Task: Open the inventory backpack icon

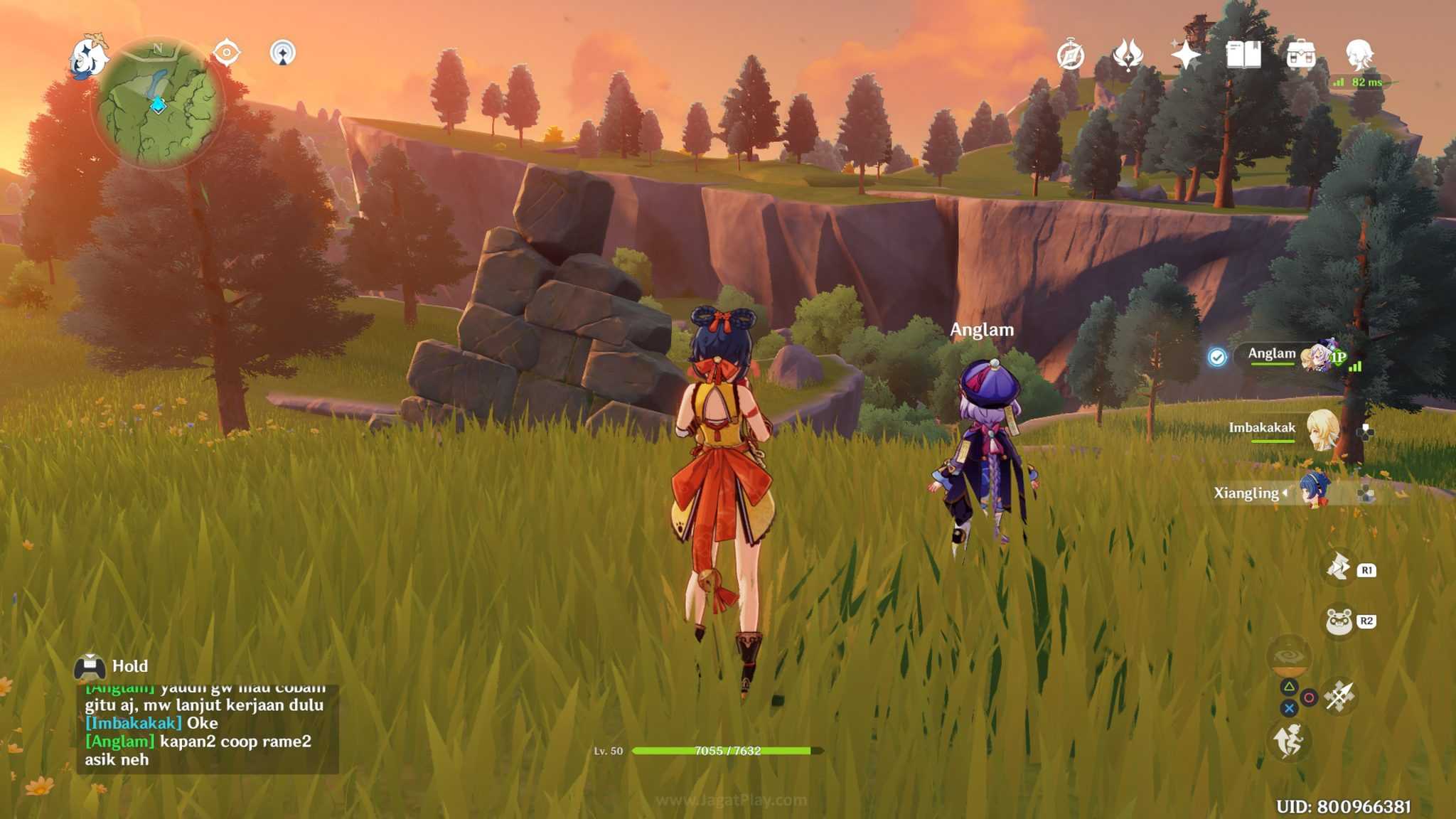Action: [1301, 55]
